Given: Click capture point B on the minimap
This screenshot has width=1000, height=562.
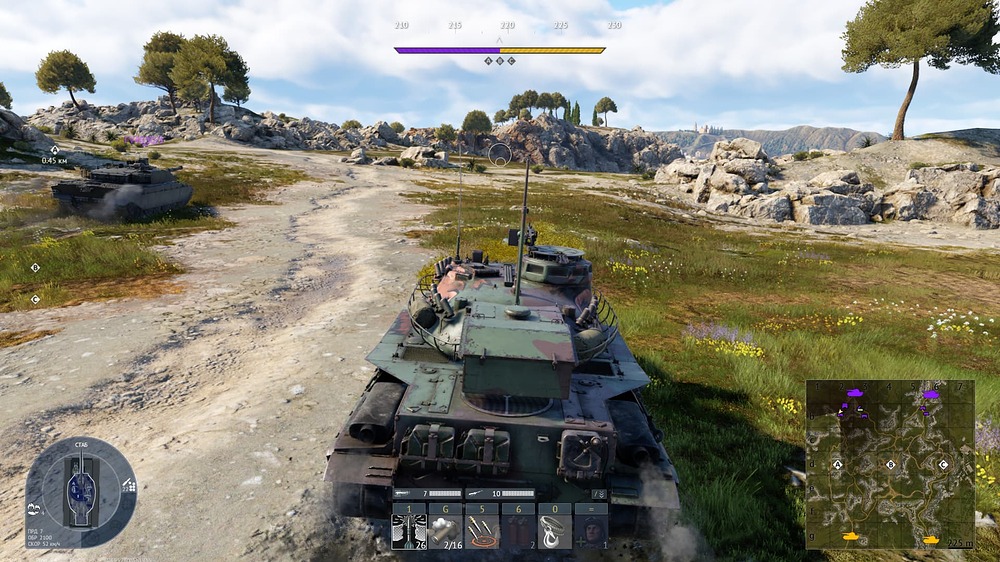Looking at the screenshot, I should pyautogui.click(x=890, y=465).
